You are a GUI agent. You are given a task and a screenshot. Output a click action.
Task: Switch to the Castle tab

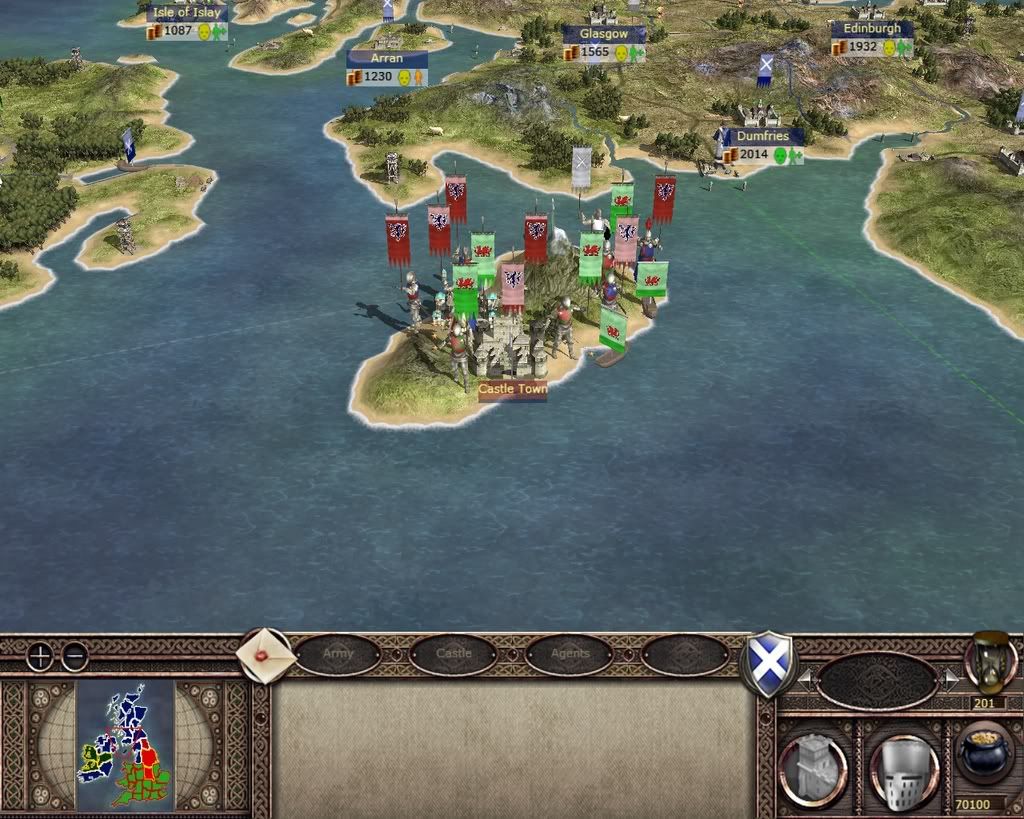coord(453,655)
